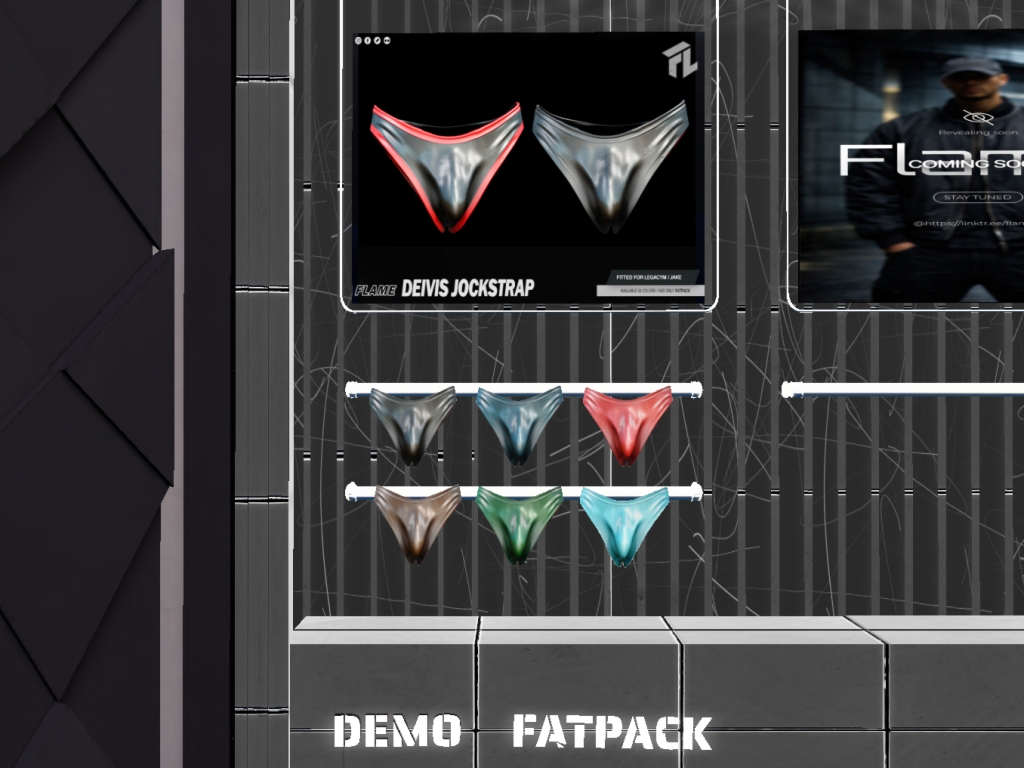Screen dimensions: 1024x768
Task: Click the DEMO label
Action: tap(396, 731)
